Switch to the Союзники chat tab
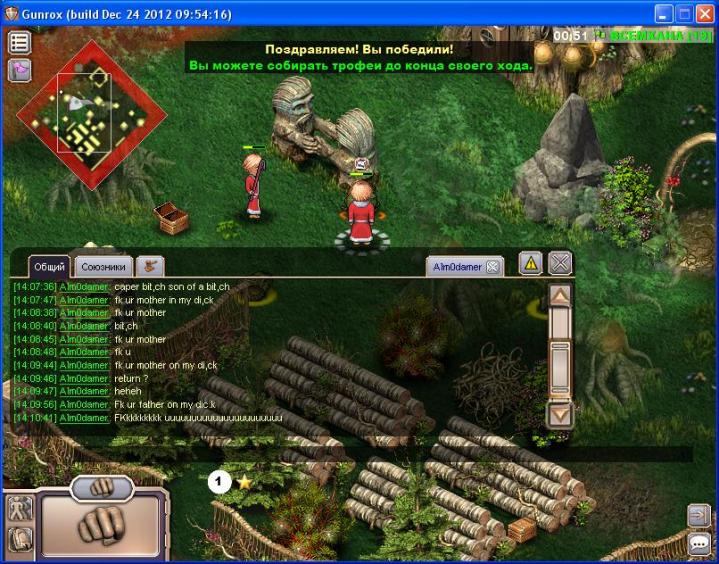The height and width of the screenshot is (564, 719). pyautogui.click(x=103, y=266)
